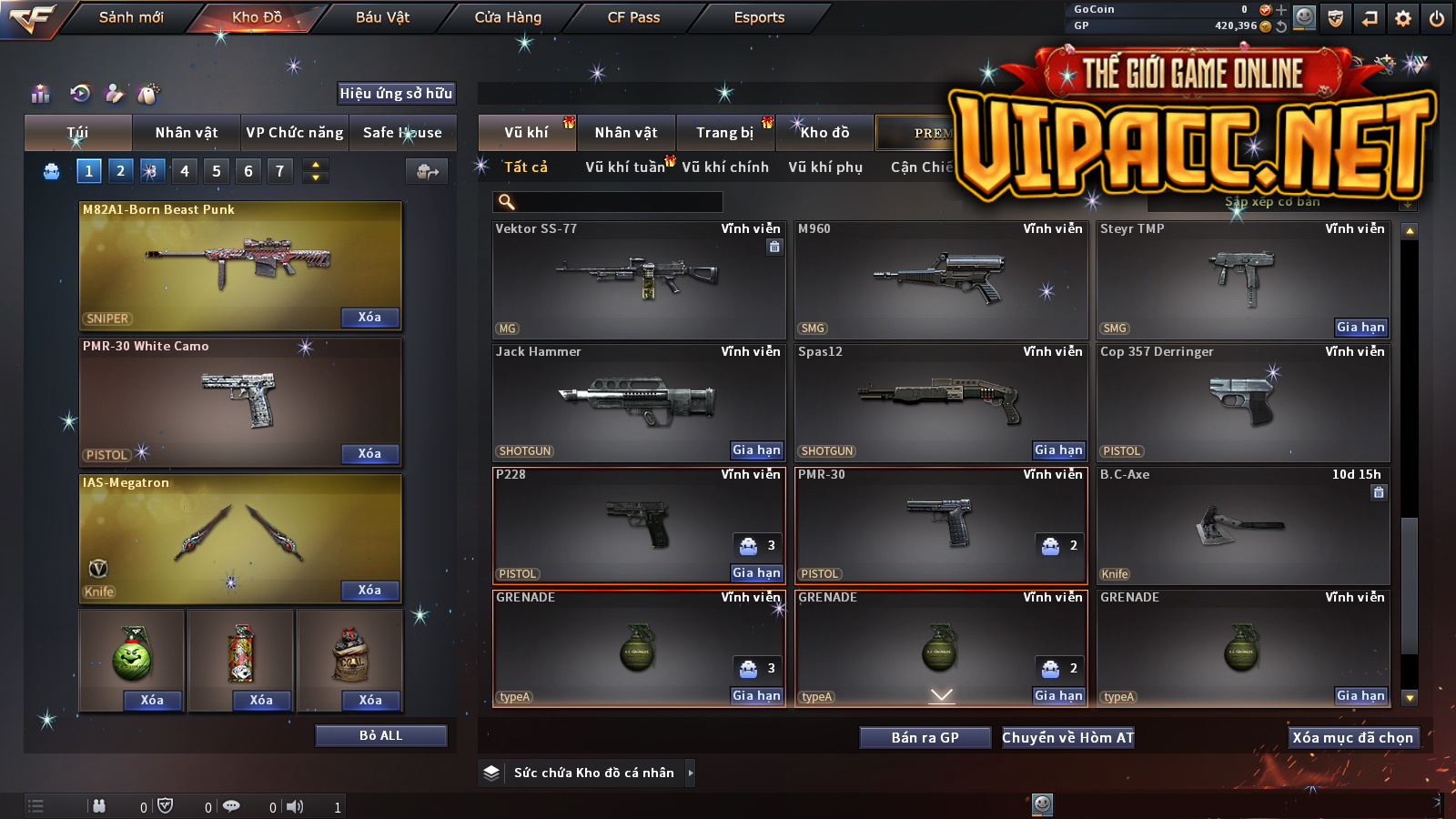Open the Sảnh mới lobby tab
Viewport: 1456px width, 819px height.
point(131,17)
